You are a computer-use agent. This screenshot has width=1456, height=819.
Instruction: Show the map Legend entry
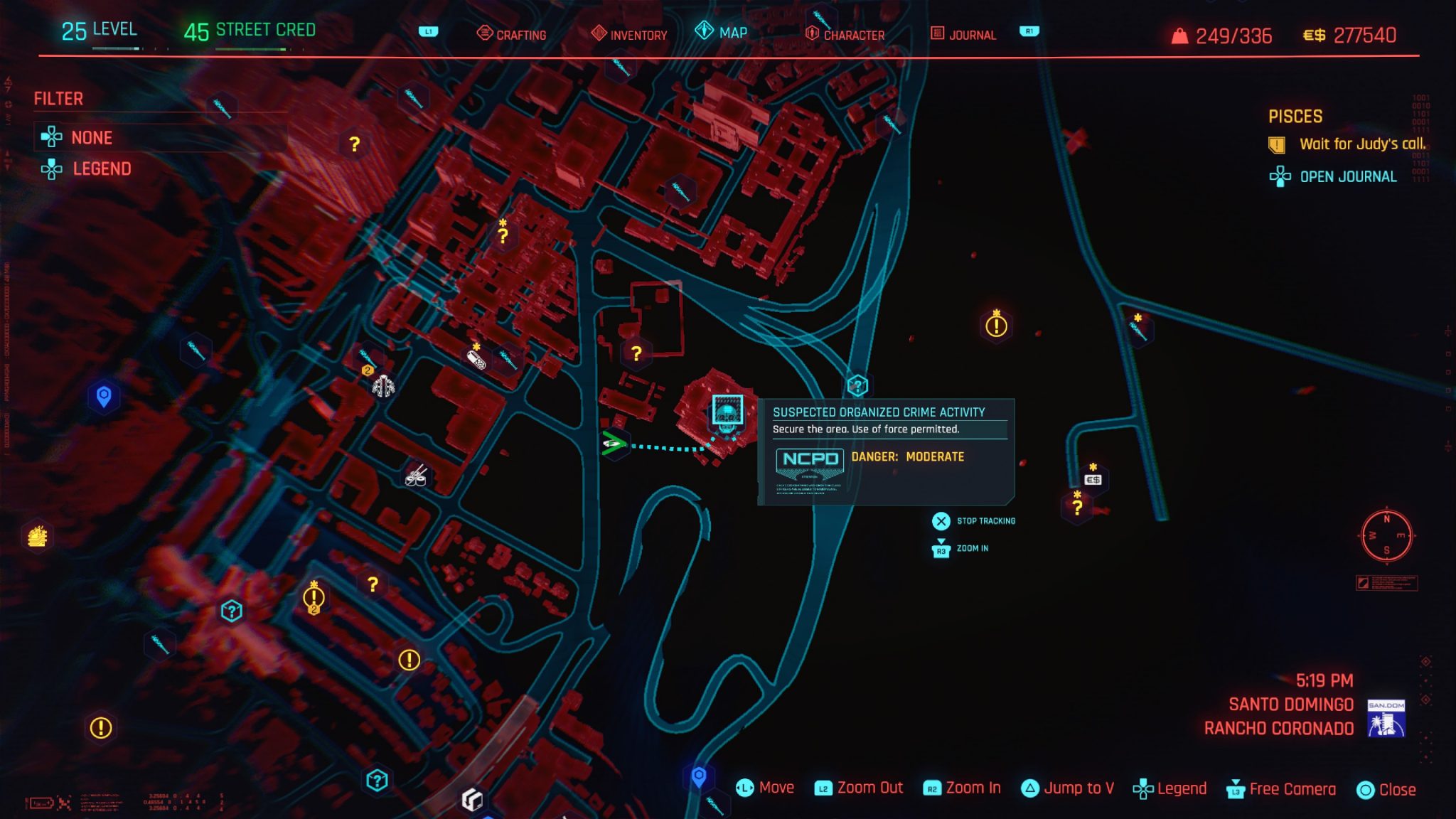tap(101, 168)
